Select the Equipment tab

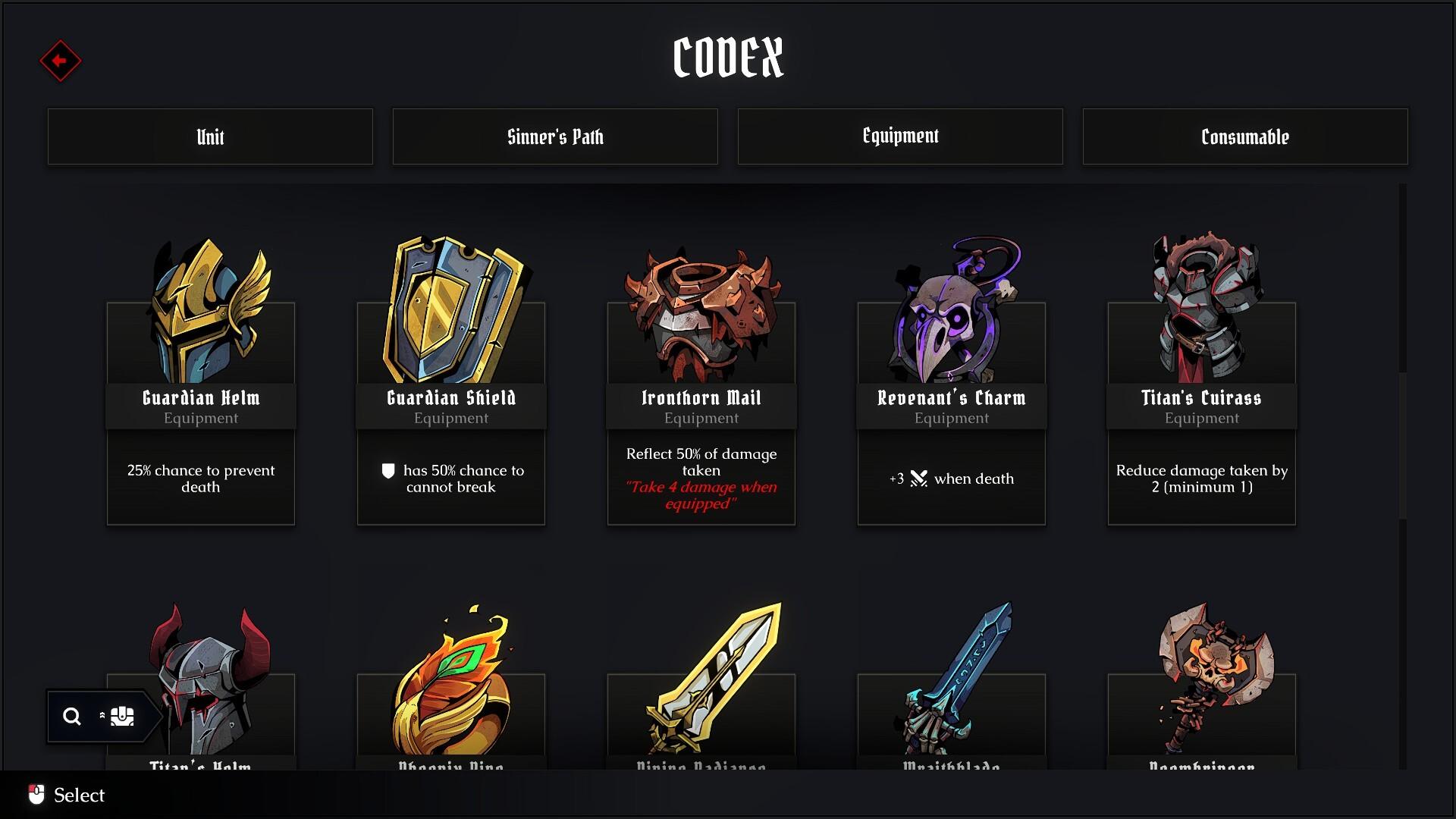click(900, 136)
